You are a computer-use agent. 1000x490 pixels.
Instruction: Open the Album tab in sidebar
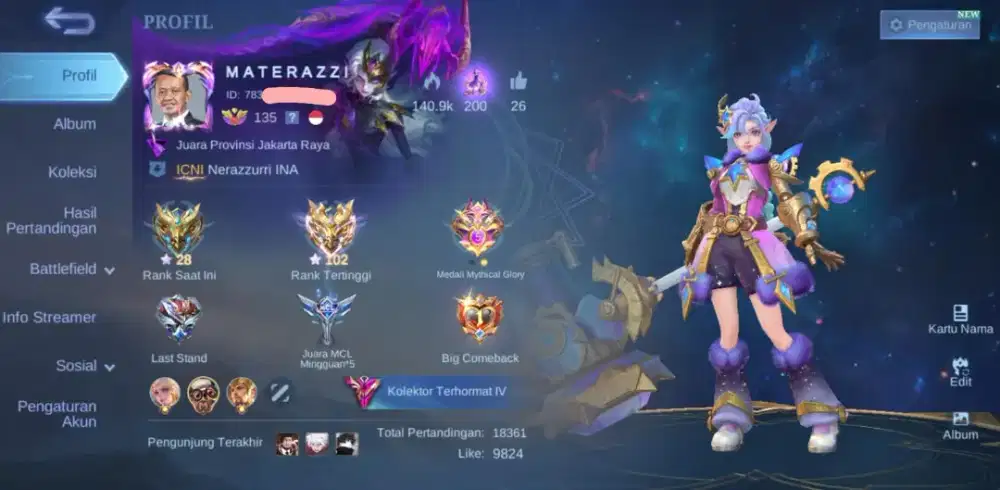[x=74, y=124]
